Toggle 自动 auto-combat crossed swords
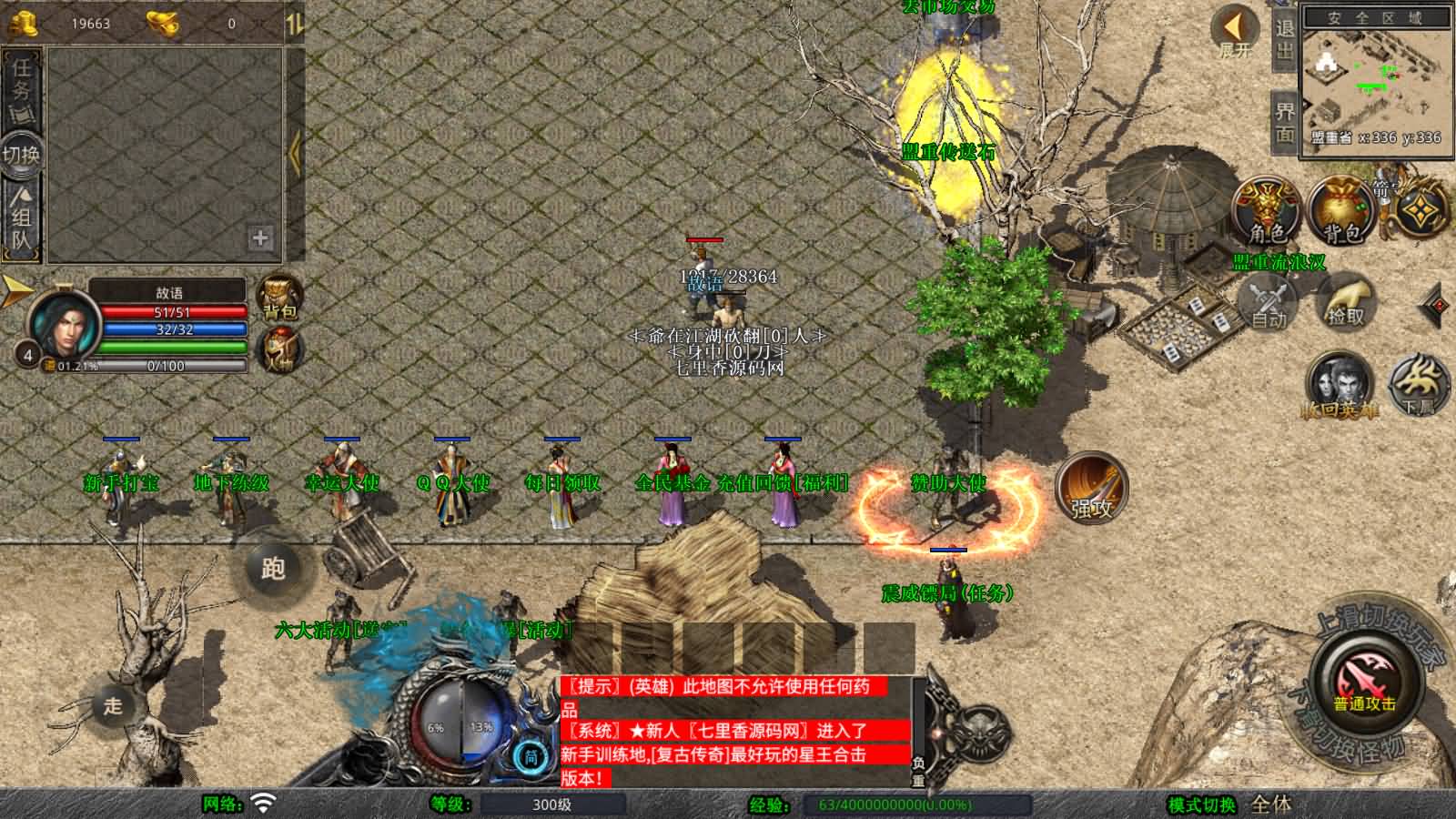This screenshot has height=819, width=1456. click(1268, 301)
